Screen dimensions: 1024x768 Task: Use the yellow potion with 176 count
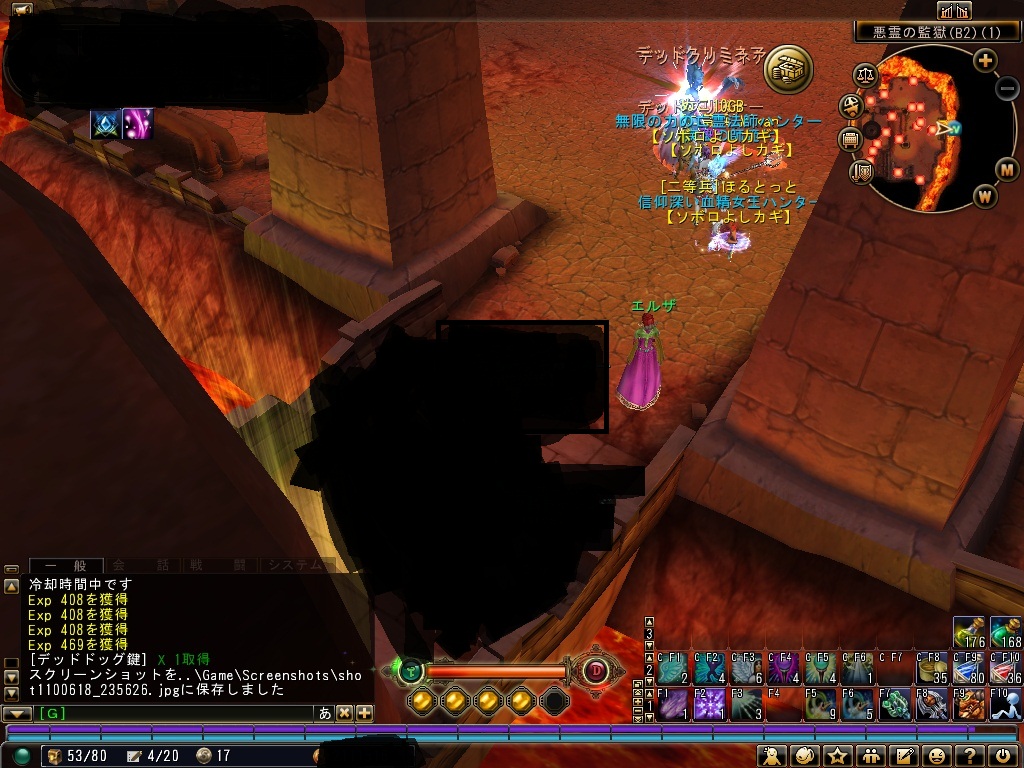pyautogui.click(x=968, y=633)
